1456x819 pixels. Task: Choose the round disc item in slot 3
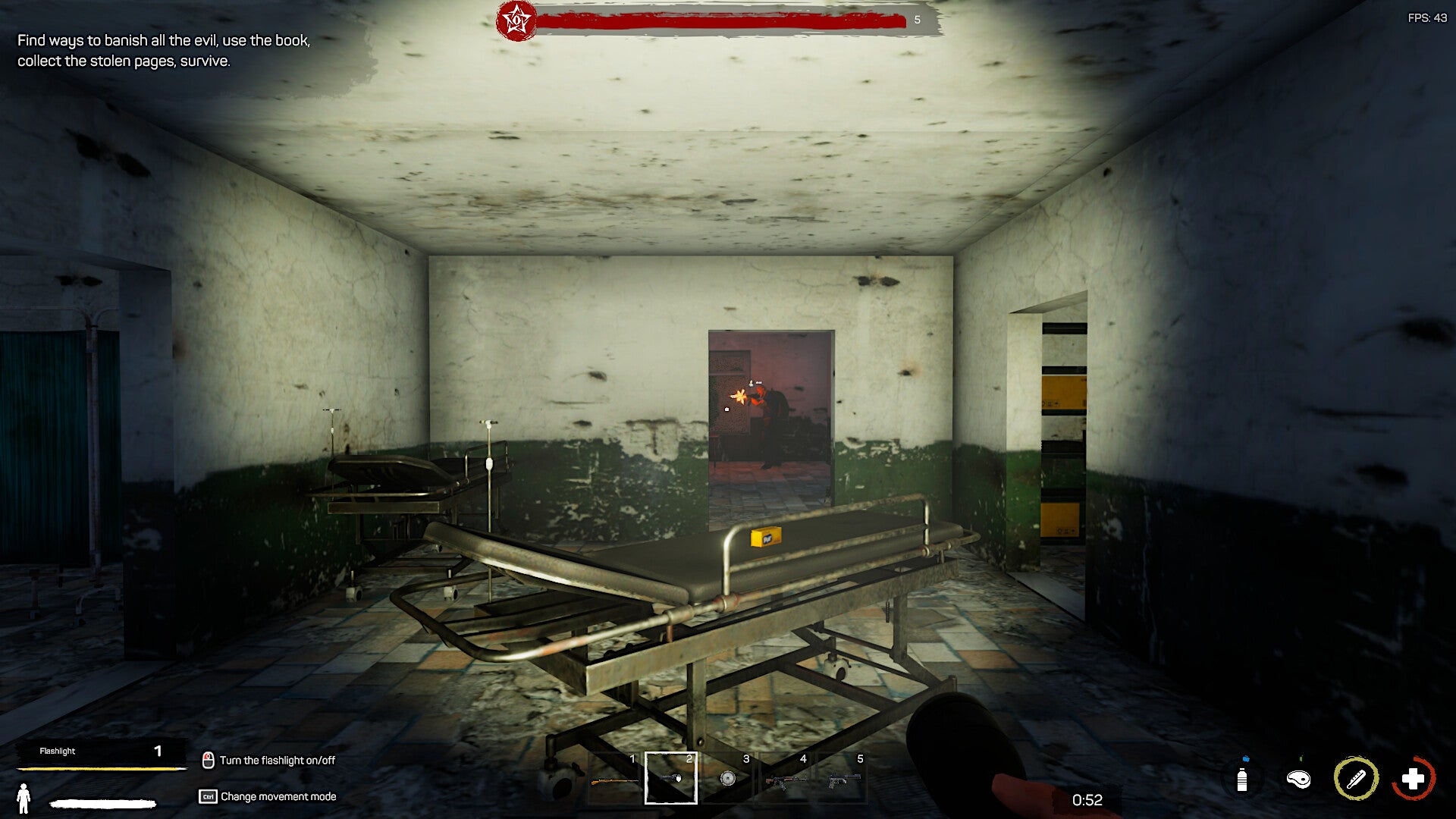(x=727, y=778)
